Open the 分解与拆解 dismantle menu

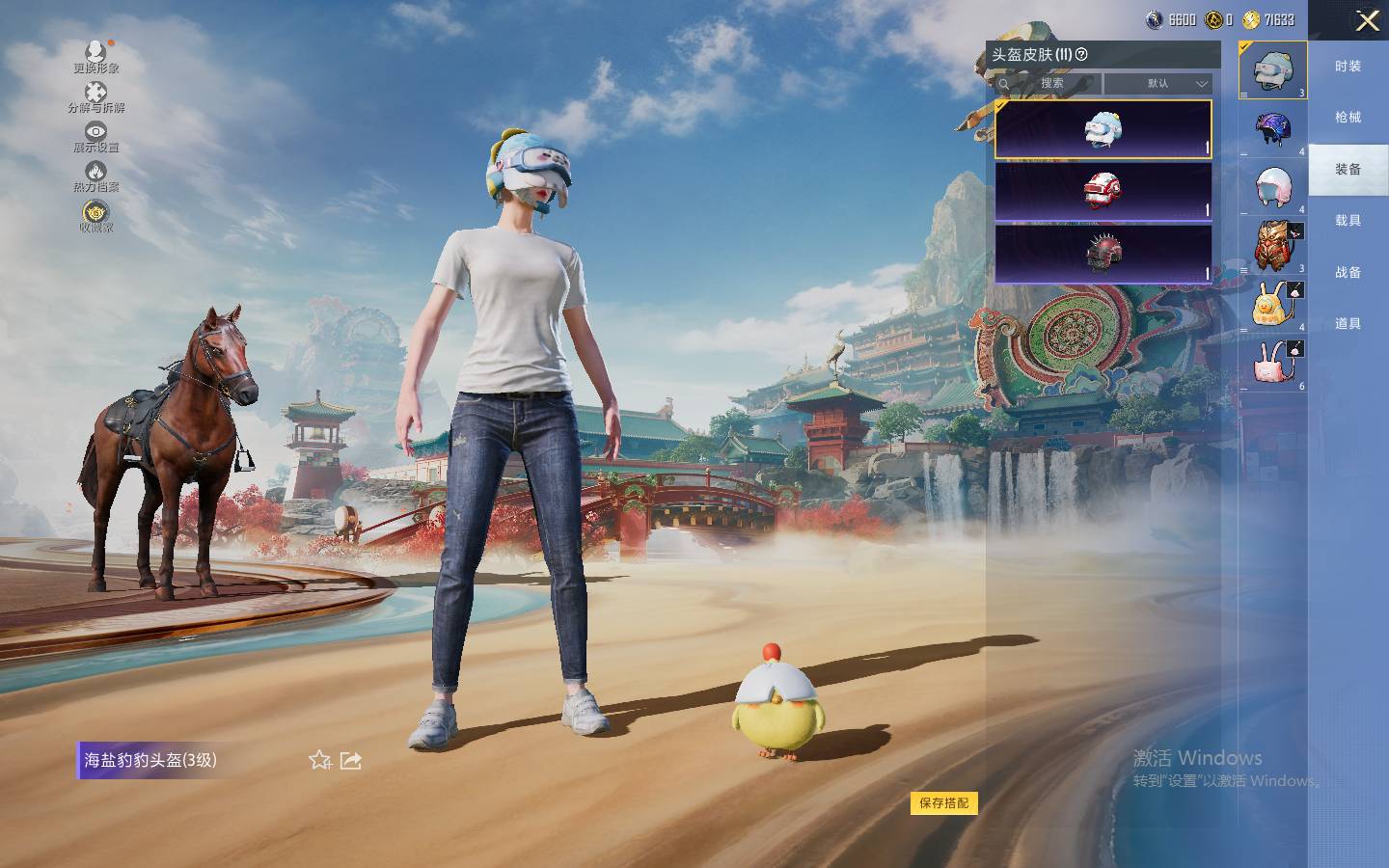[x=95, y=97]
